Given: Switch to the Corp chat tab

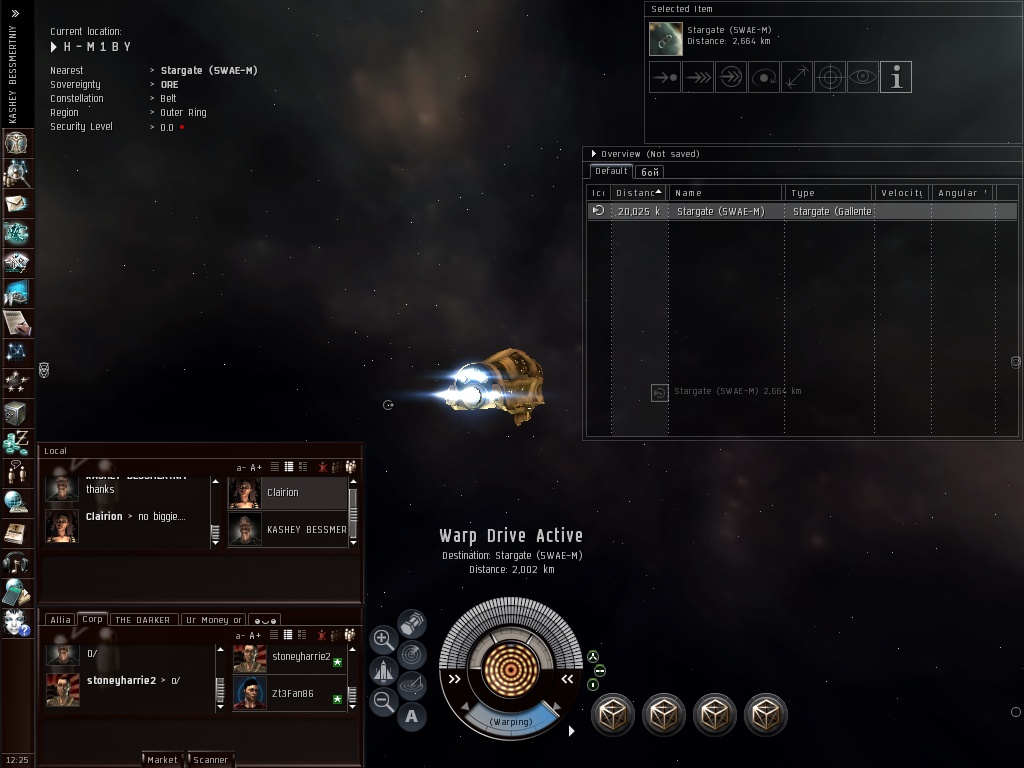Looking at the screenshot, I should (x=93, y=619).
